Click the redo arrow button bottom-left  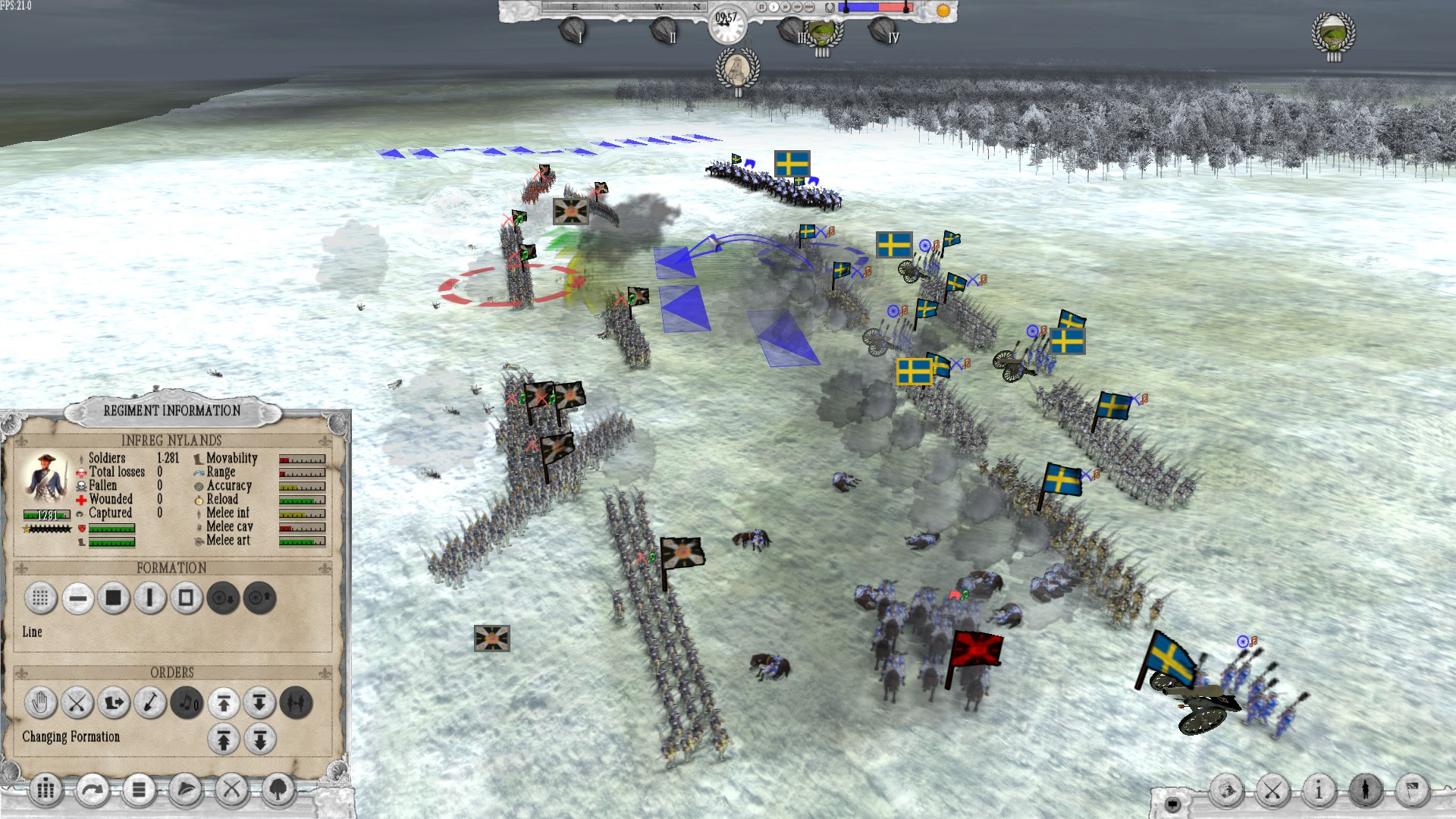tap(93, 790)
